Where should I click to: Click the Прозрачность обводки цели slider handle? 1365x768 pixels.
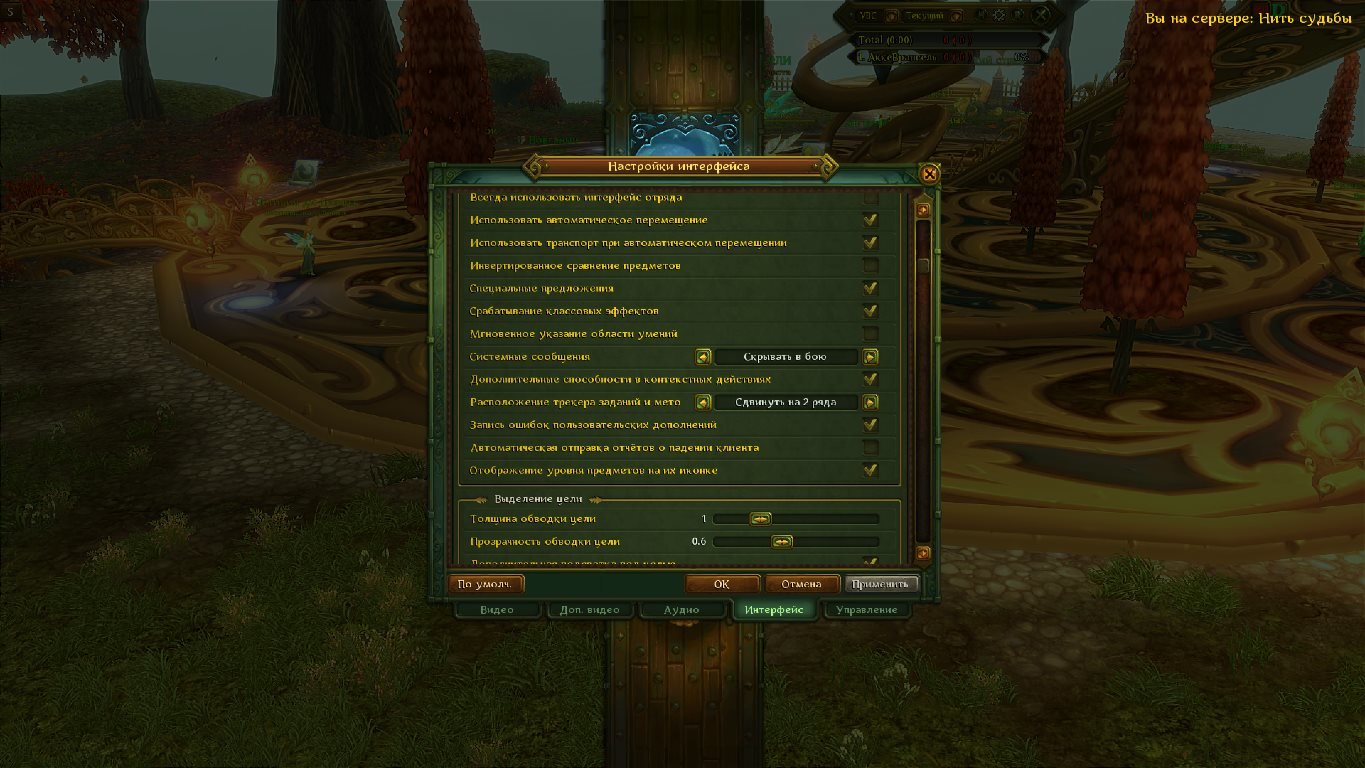pyautogui.click(x=782, y=542)
